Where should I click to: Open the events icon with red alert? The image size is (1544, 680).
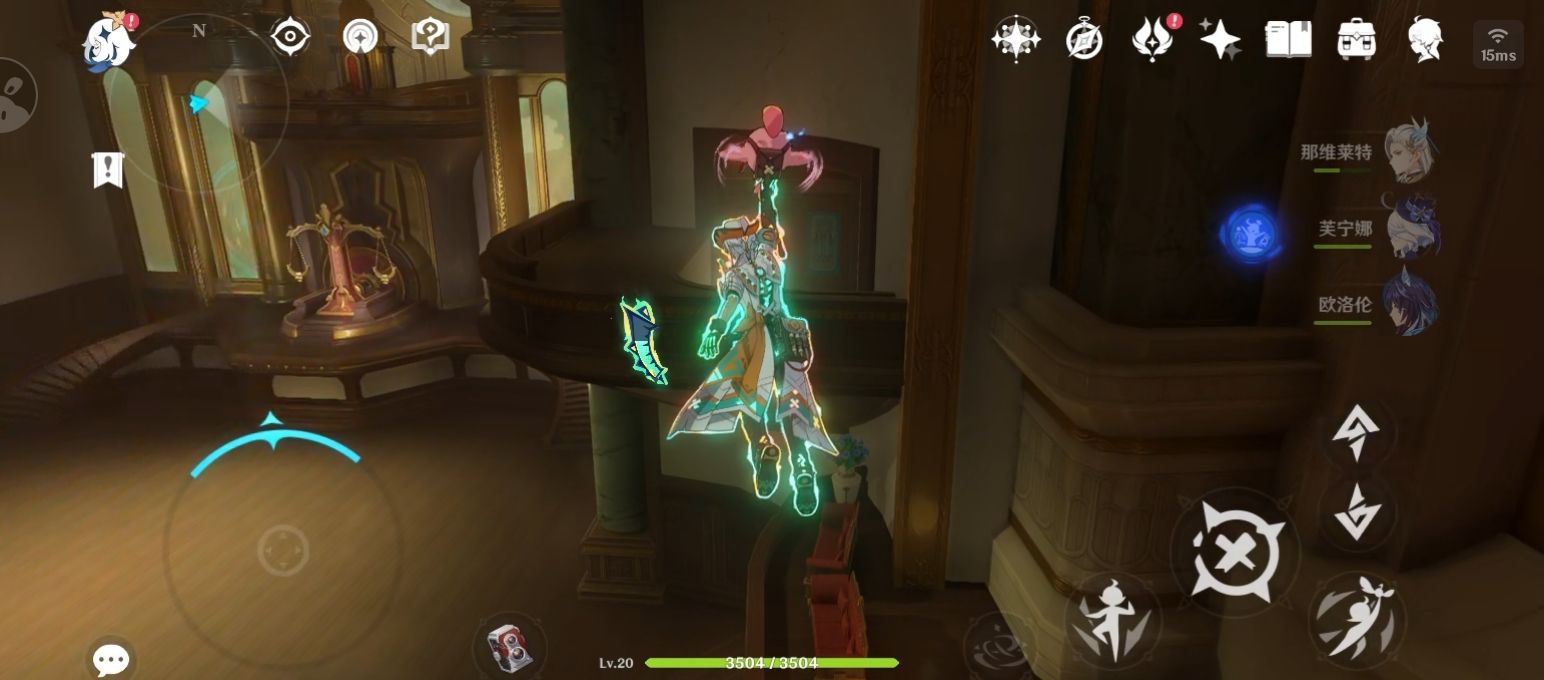point(1153,40)
